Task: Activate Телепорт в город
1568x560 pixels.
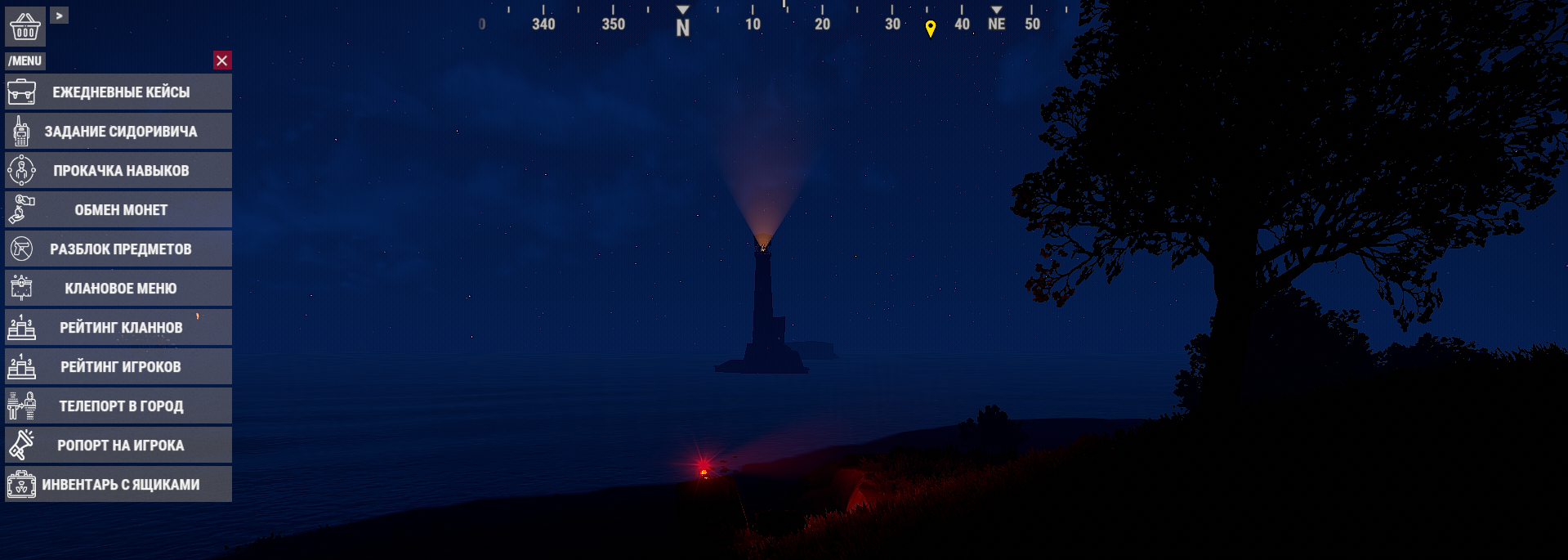Action: click(x=118, y=405)
